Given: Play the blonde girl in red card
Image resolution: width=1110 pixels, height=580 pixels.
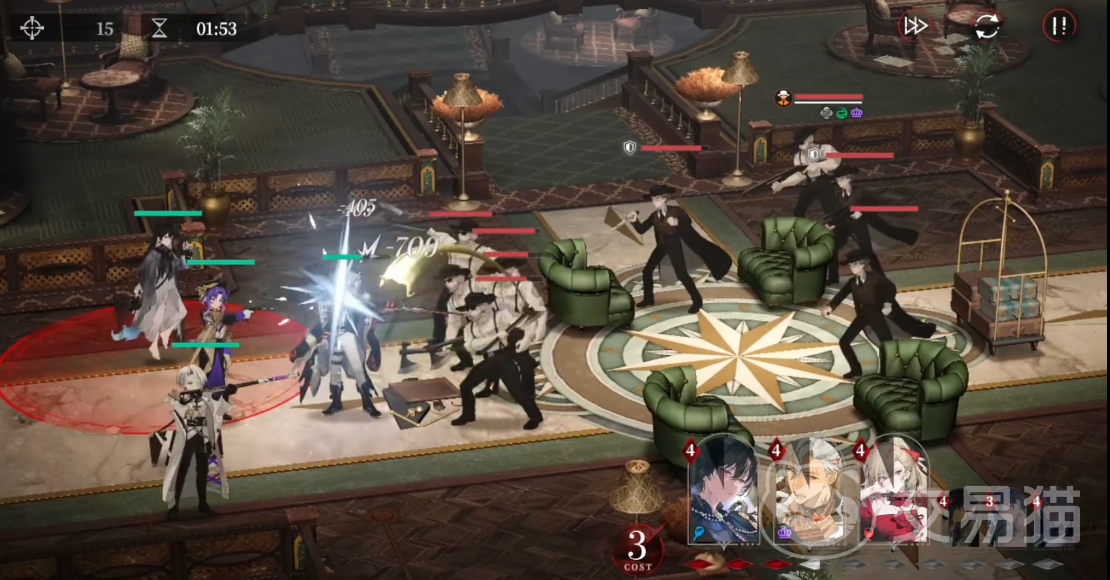Looking at the screenshot, I should 895,491.
